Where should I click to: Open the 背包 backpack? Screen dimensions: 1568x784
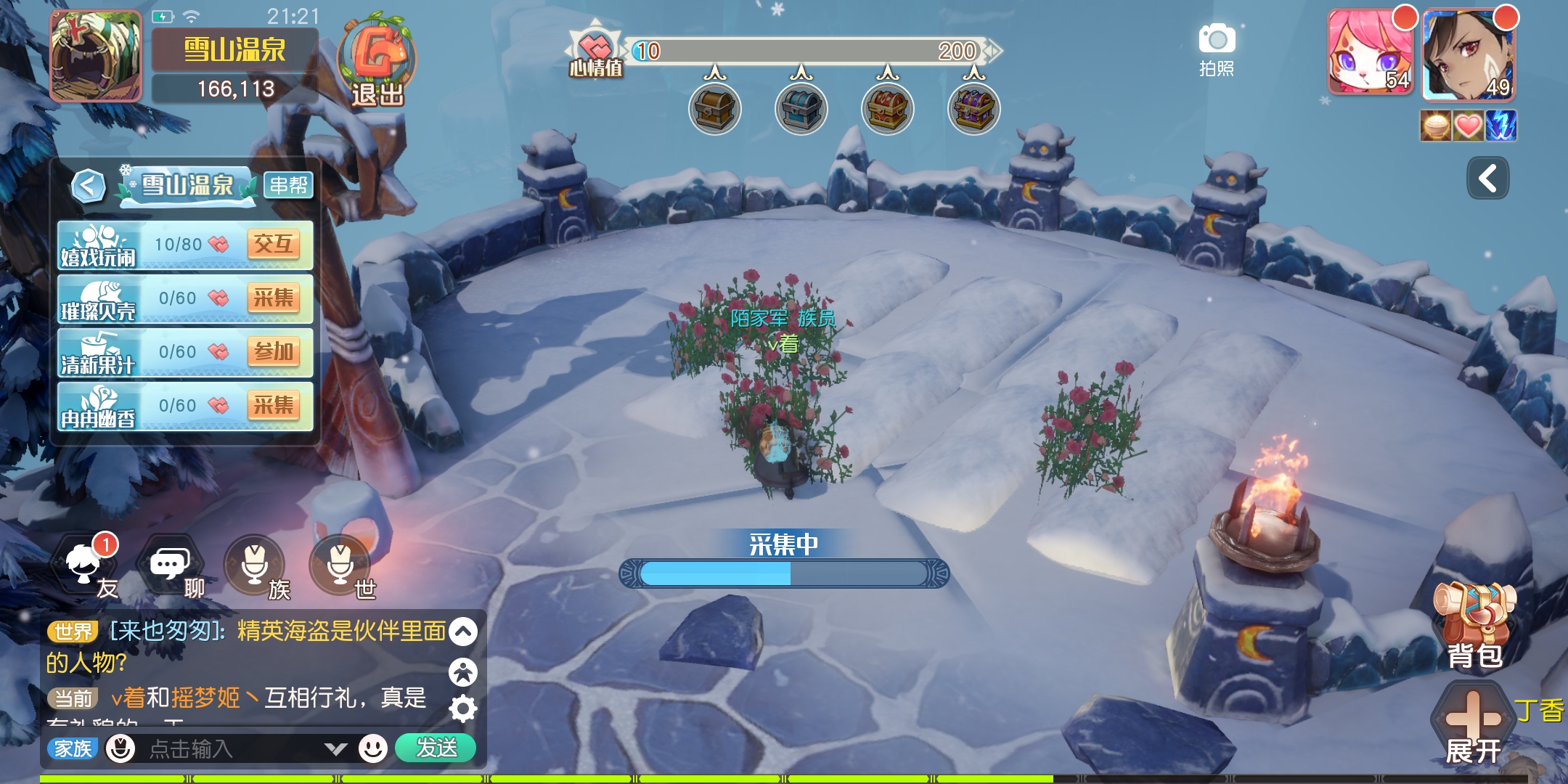click(1474, 624)
